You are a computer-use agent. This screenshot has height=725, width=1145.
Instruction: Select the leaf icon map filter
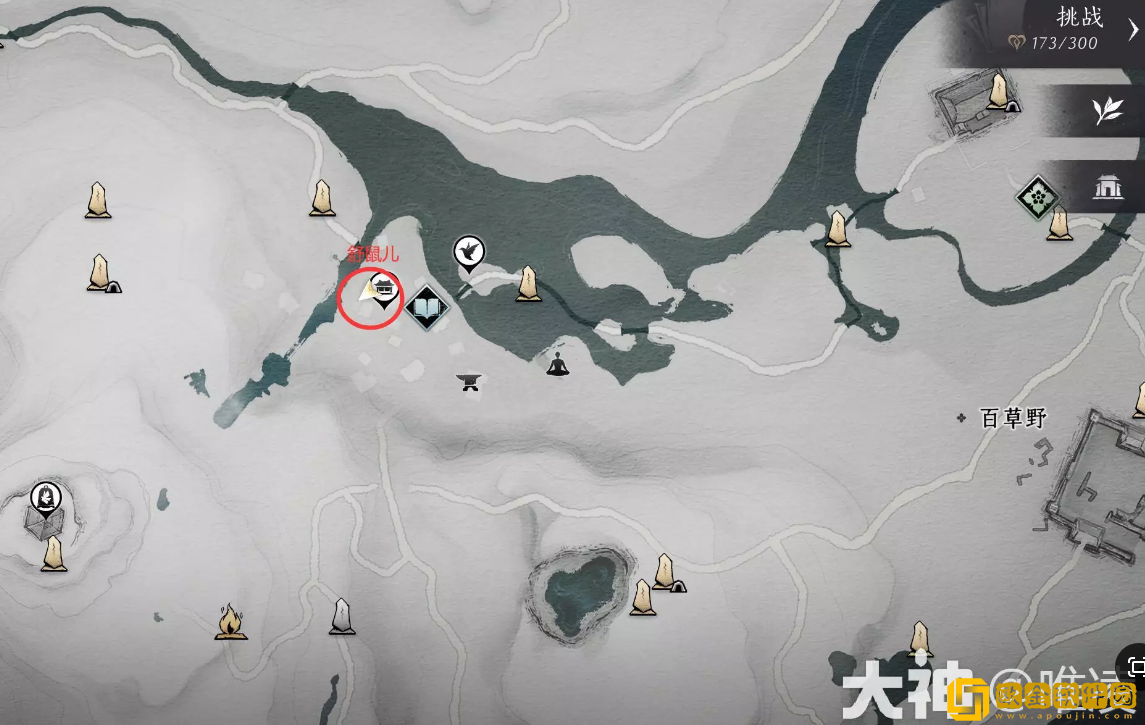[x=1107, y=111]
